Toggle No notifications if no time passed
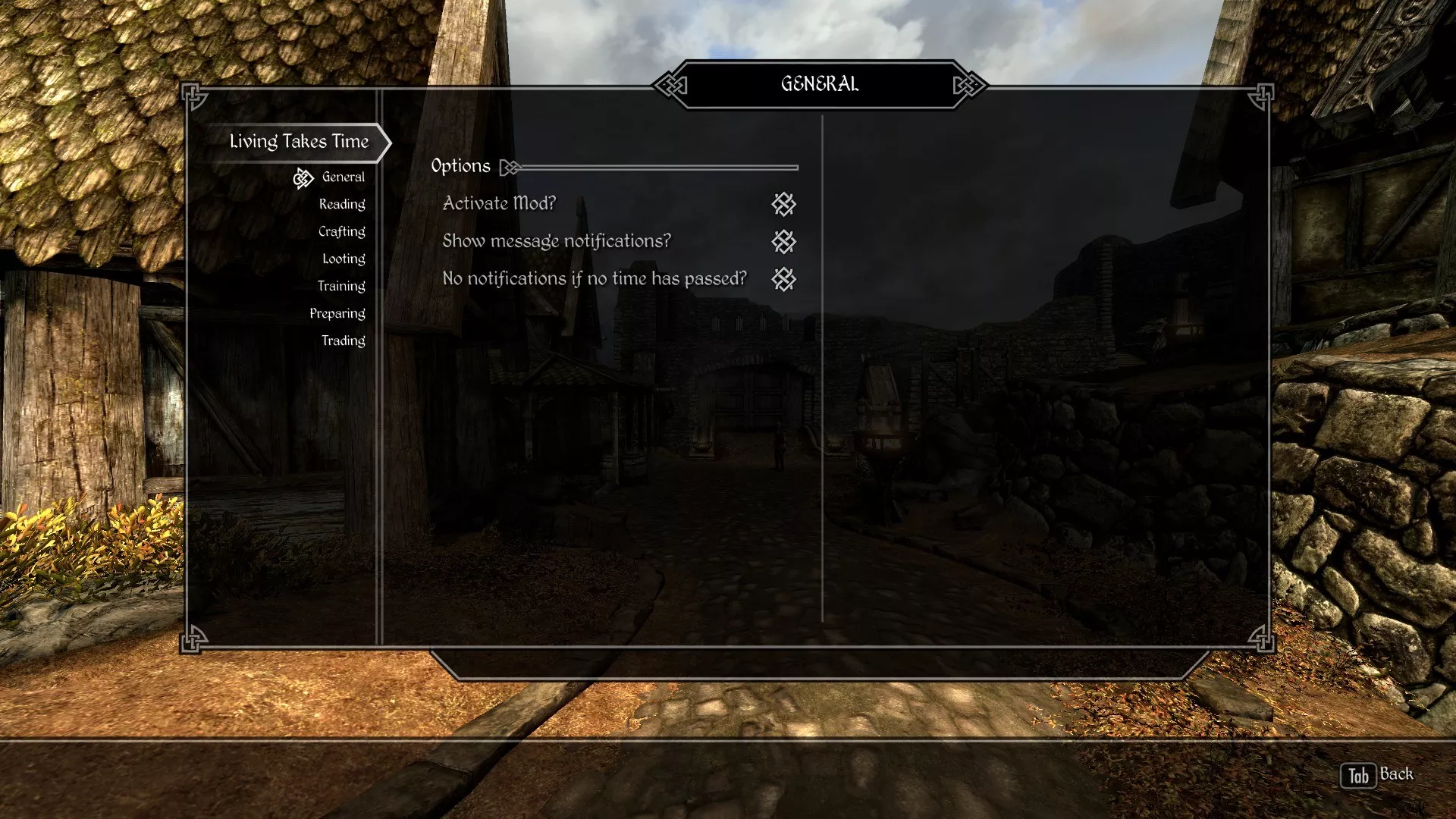 point(783,280)
